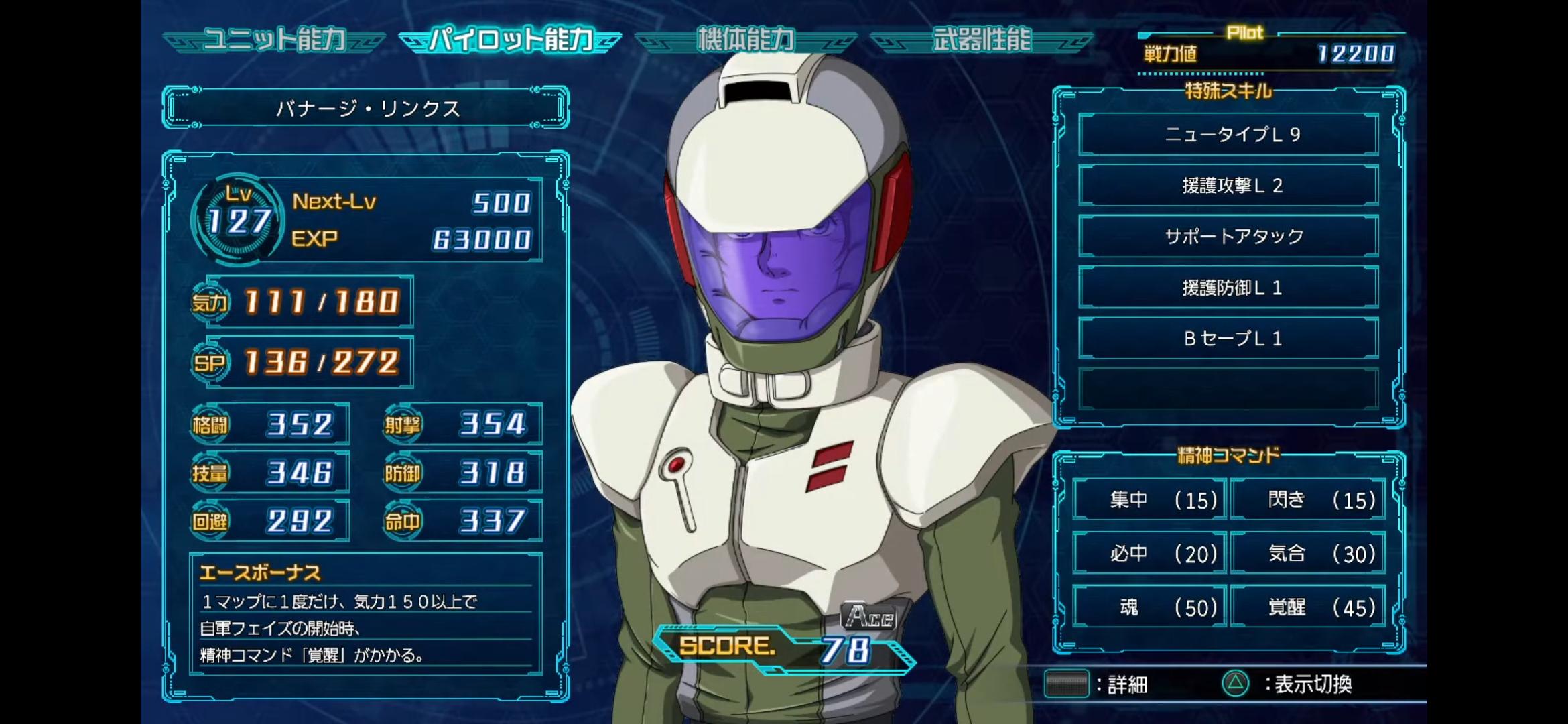Select the ニュータイプL9 skill row
Screen dimensions: 1568x724
point(1228,135)
